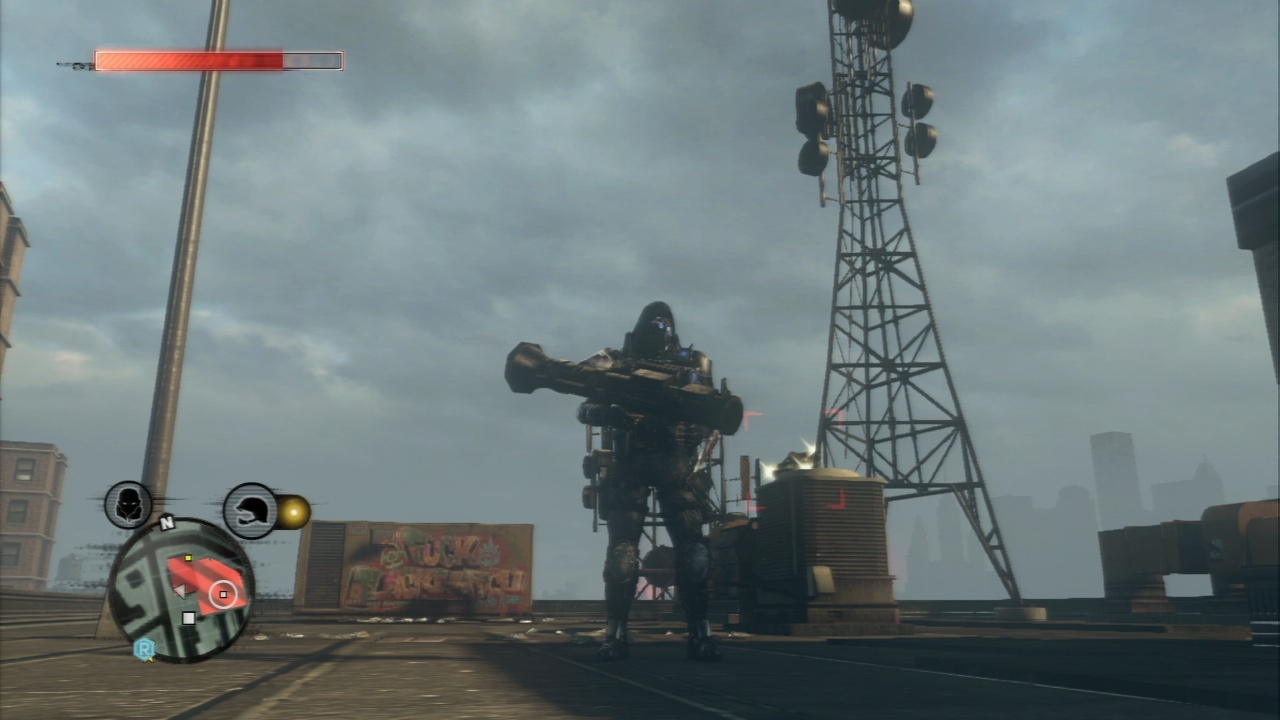The height and width of the screenshot is (720, 1280).
Task: Select the white square waypoint on the minimap
Action: [189, 616]
